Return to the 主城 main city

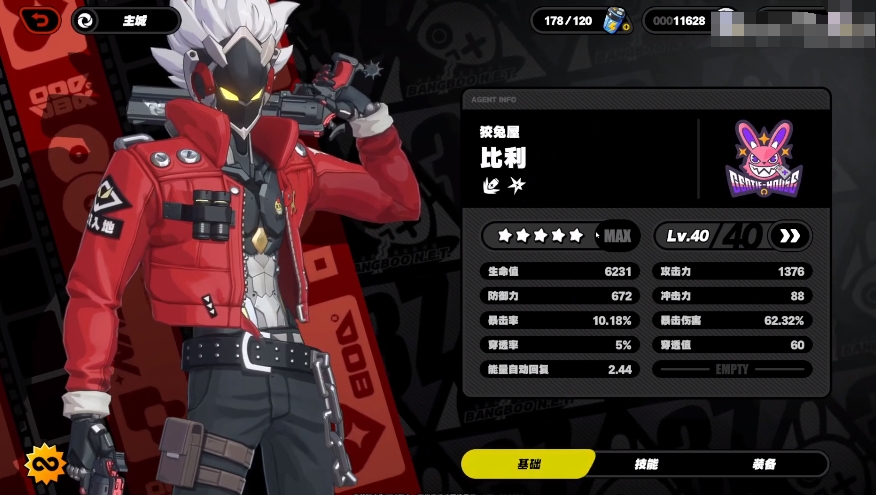[125, 20]
